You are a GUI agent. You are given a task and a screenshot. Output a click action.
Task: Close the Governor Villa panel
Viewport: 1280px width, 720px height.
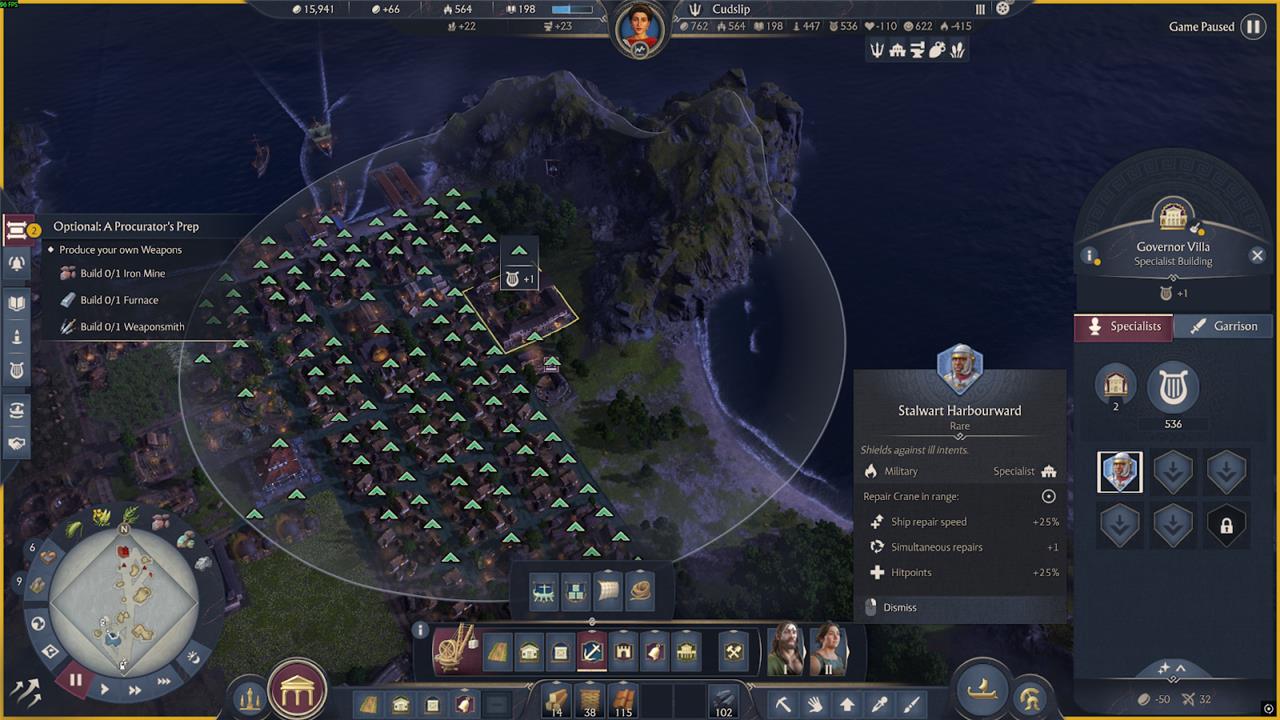coord(1257,255)
